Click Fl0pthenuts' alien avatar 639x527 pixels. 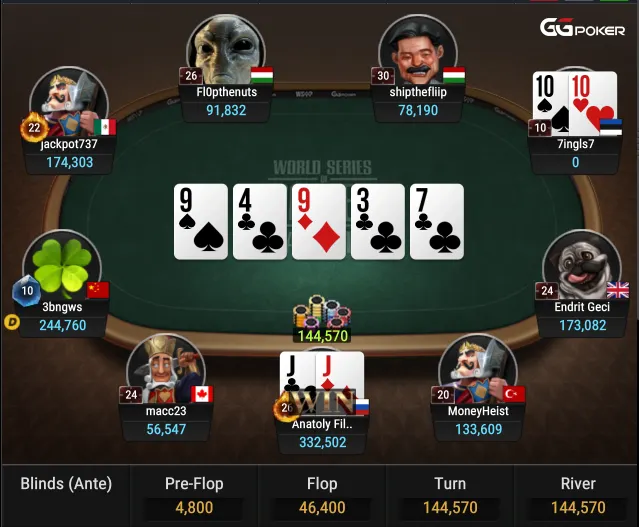pyautogui.click(x=219, y=50)
